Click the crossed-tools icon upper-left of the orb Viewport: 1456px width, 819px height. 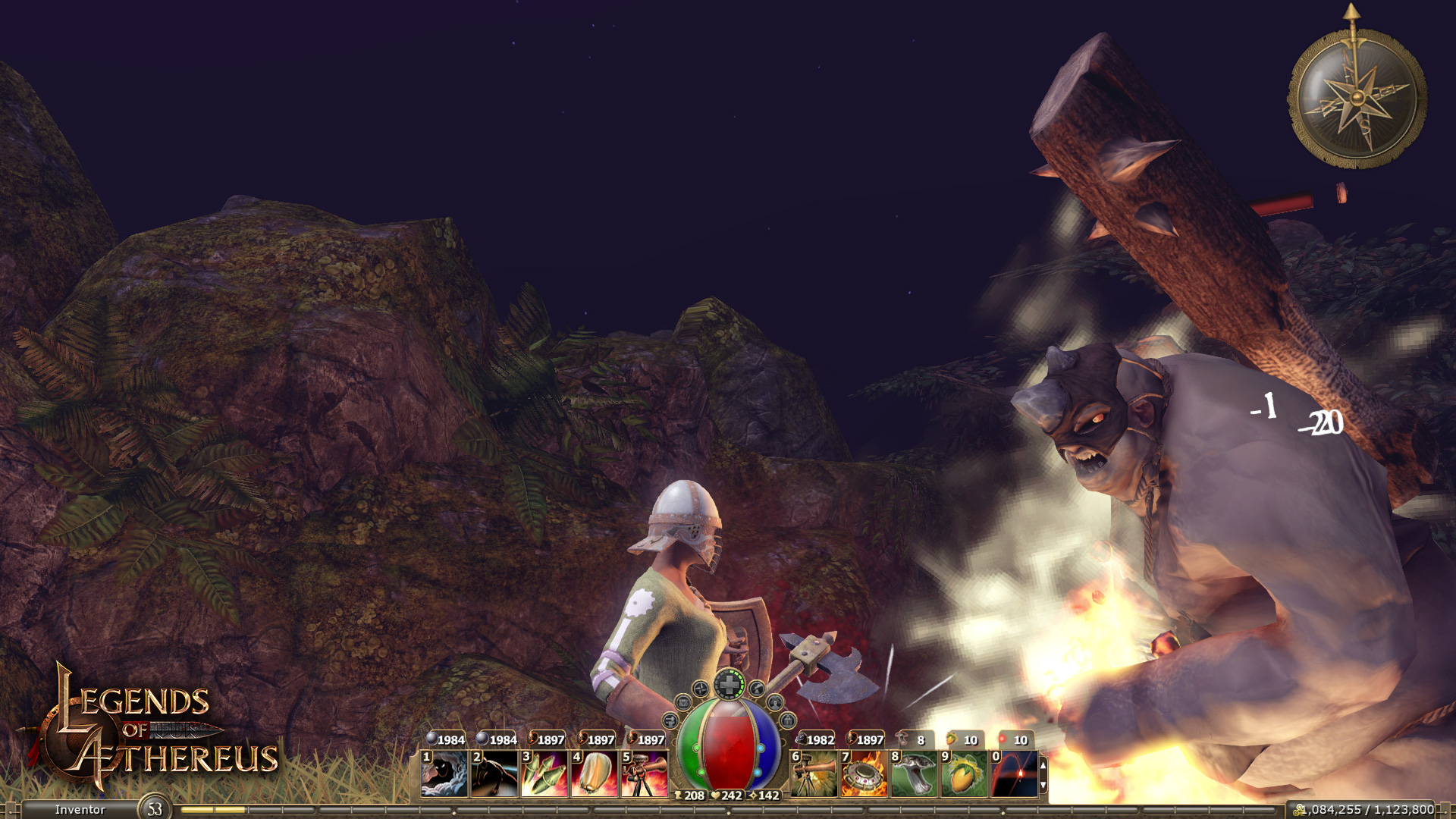click(701, 689)
